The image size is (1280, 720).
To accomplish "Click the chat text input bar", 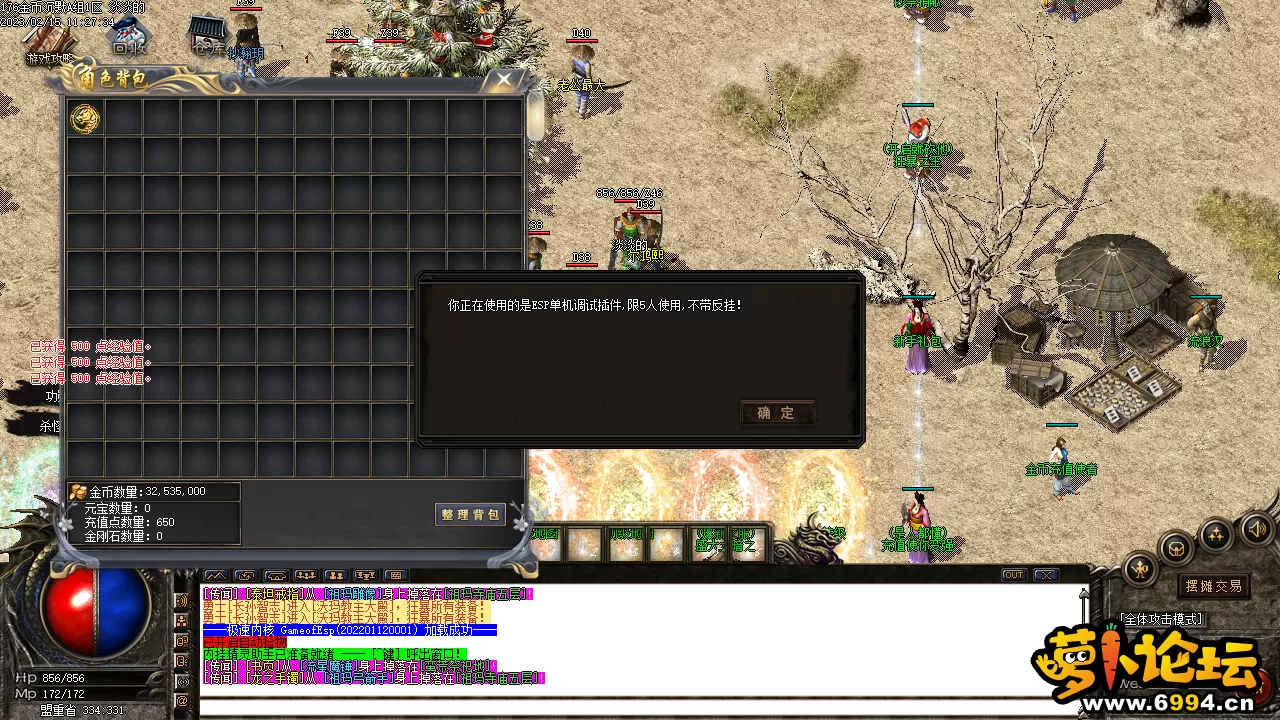I will pos(640,707).
